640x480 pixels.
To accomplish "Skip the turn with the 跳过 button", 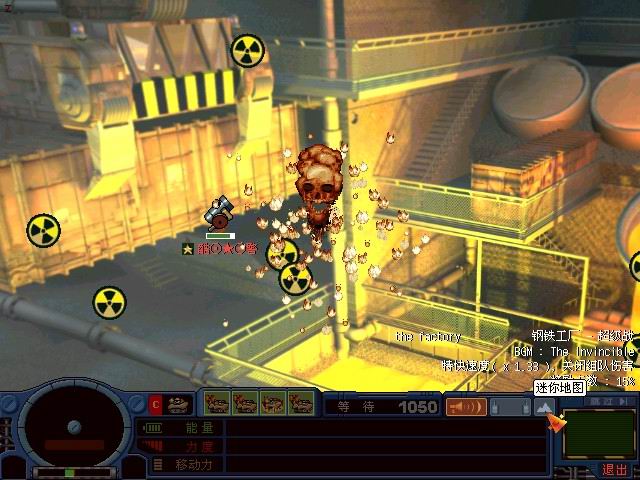I will pyautogui.click(x=601, y=401).
